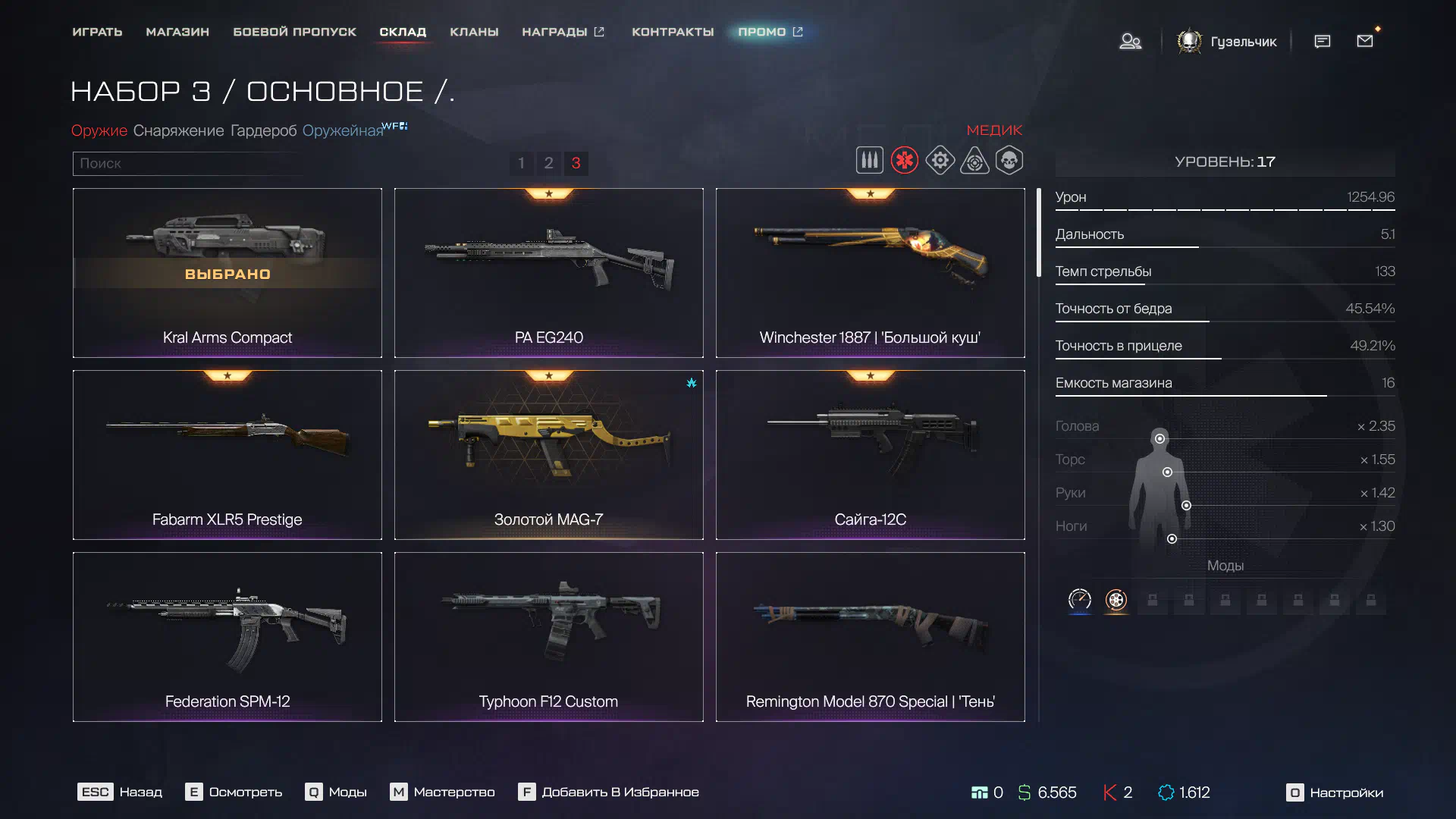Click the Промо external link
The image size is (1456, 819).
[x=770, y=32]
